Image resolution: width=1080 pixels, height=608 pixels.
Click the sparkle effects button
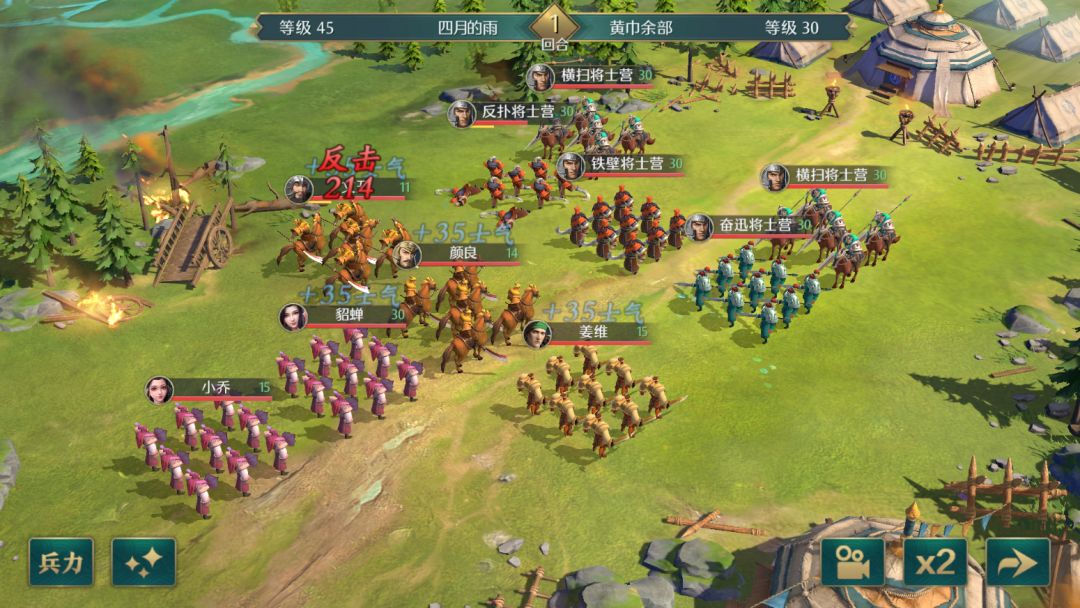(143, 562)
